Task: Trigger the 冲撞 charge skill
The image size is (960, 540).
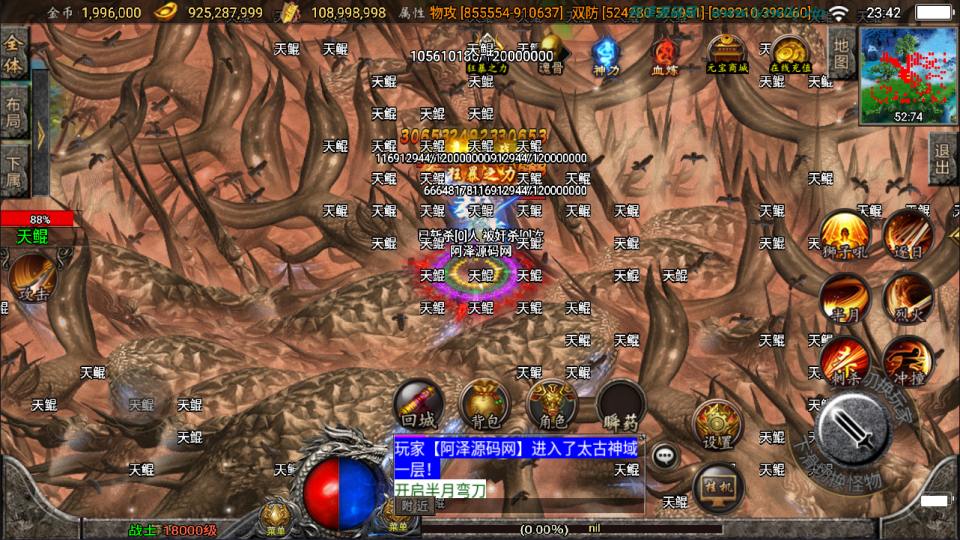Action: click(x=907, y=362)
